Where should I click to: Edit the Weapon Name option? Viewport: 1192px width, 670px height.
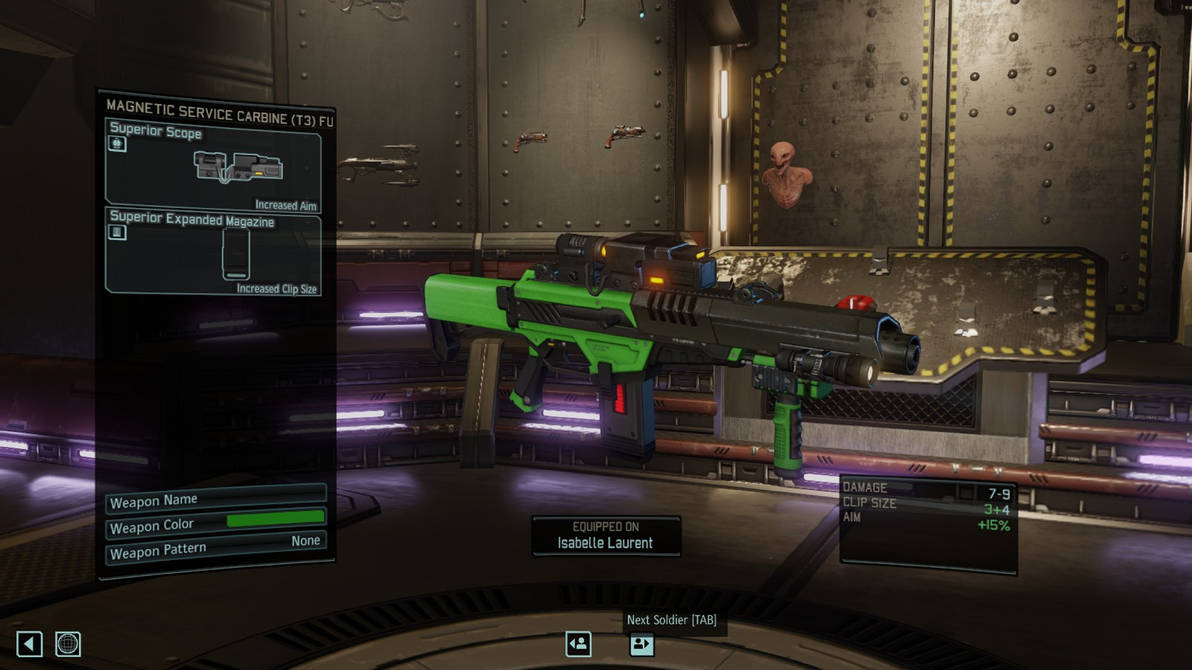[216, 500]
